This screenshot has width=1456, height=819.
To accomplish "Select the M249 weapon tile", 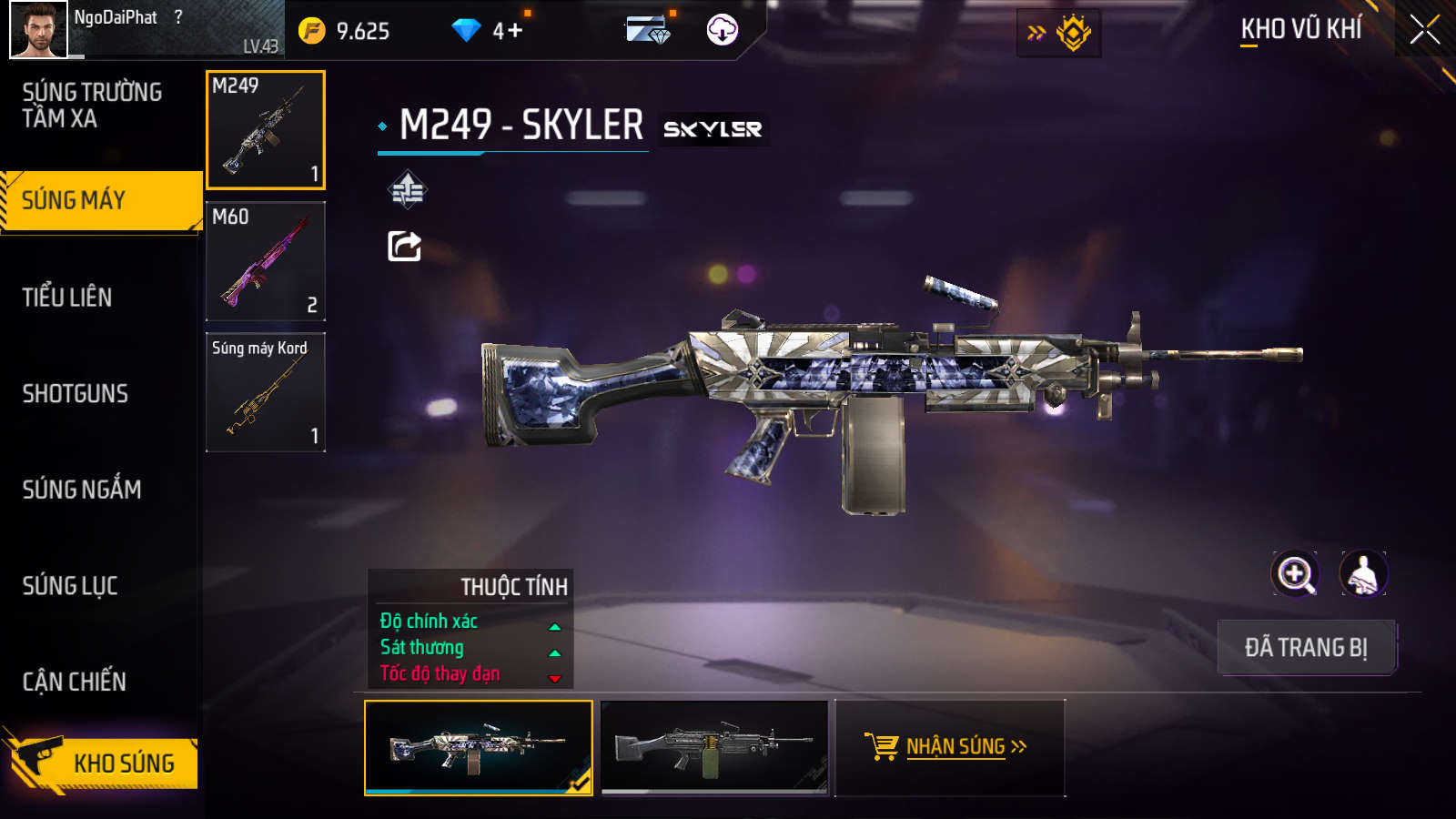I will click(x=266, y=130).
